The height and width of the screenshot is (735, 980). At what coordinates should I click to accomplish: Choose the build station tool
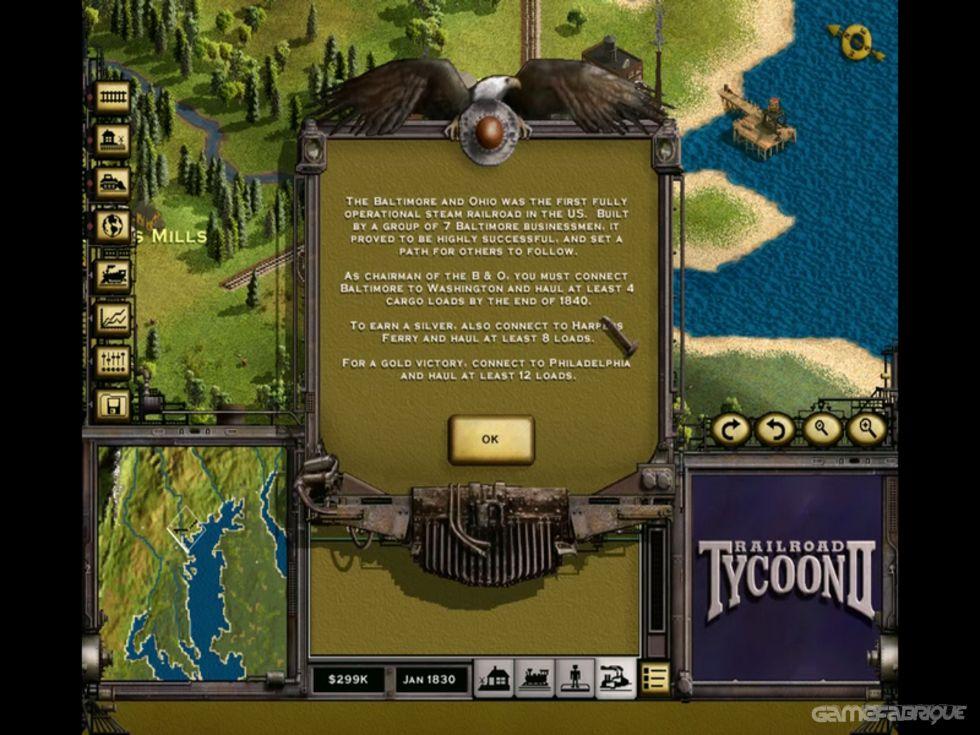113,140
